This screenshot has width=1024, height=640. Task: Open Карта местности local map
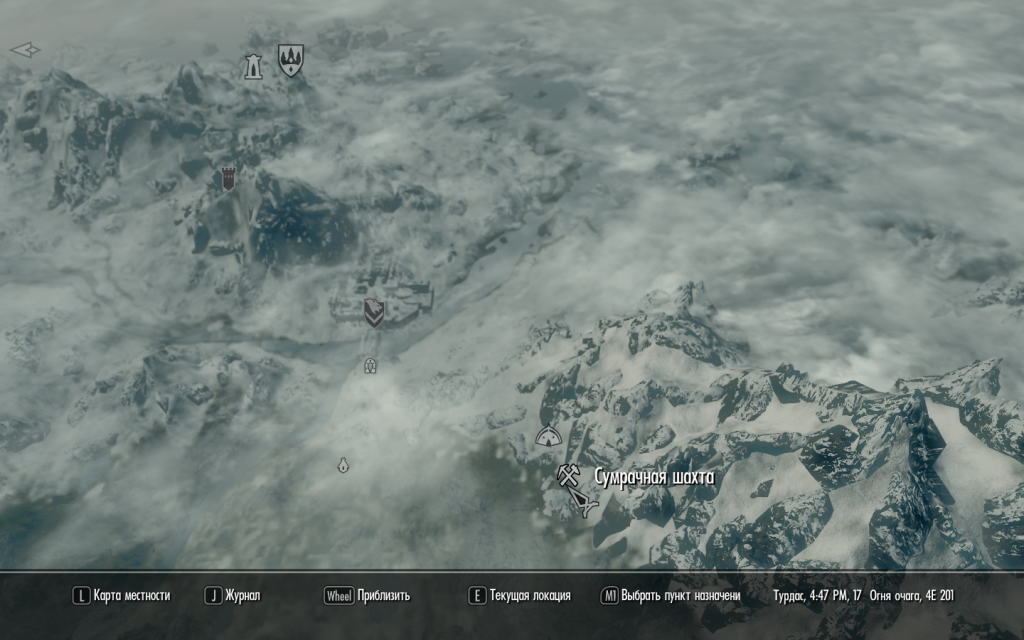click(121, 596)
